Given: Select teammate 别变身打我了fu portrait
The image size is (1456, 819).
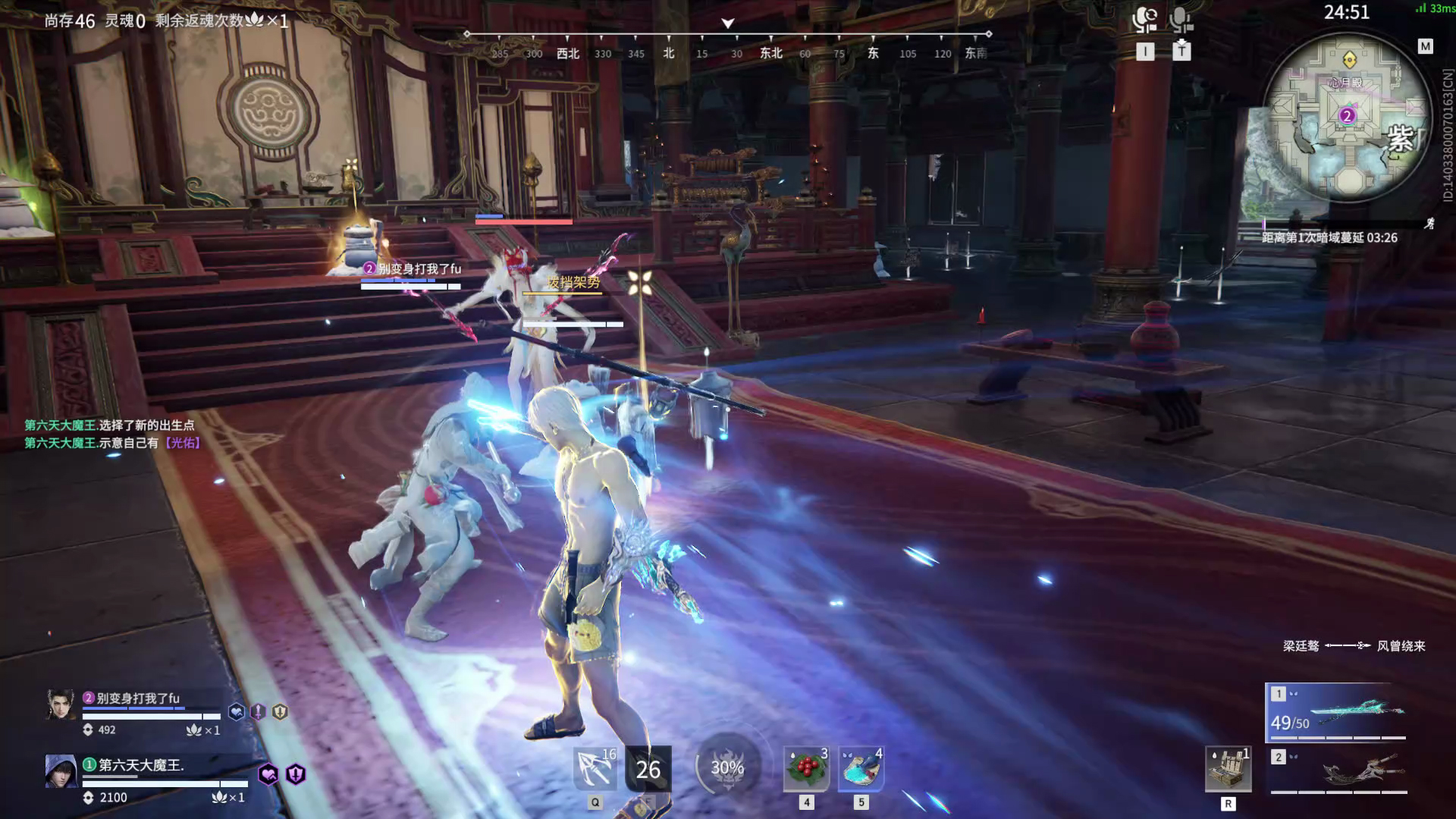Looking at the screenshot, I should [61, 705].
